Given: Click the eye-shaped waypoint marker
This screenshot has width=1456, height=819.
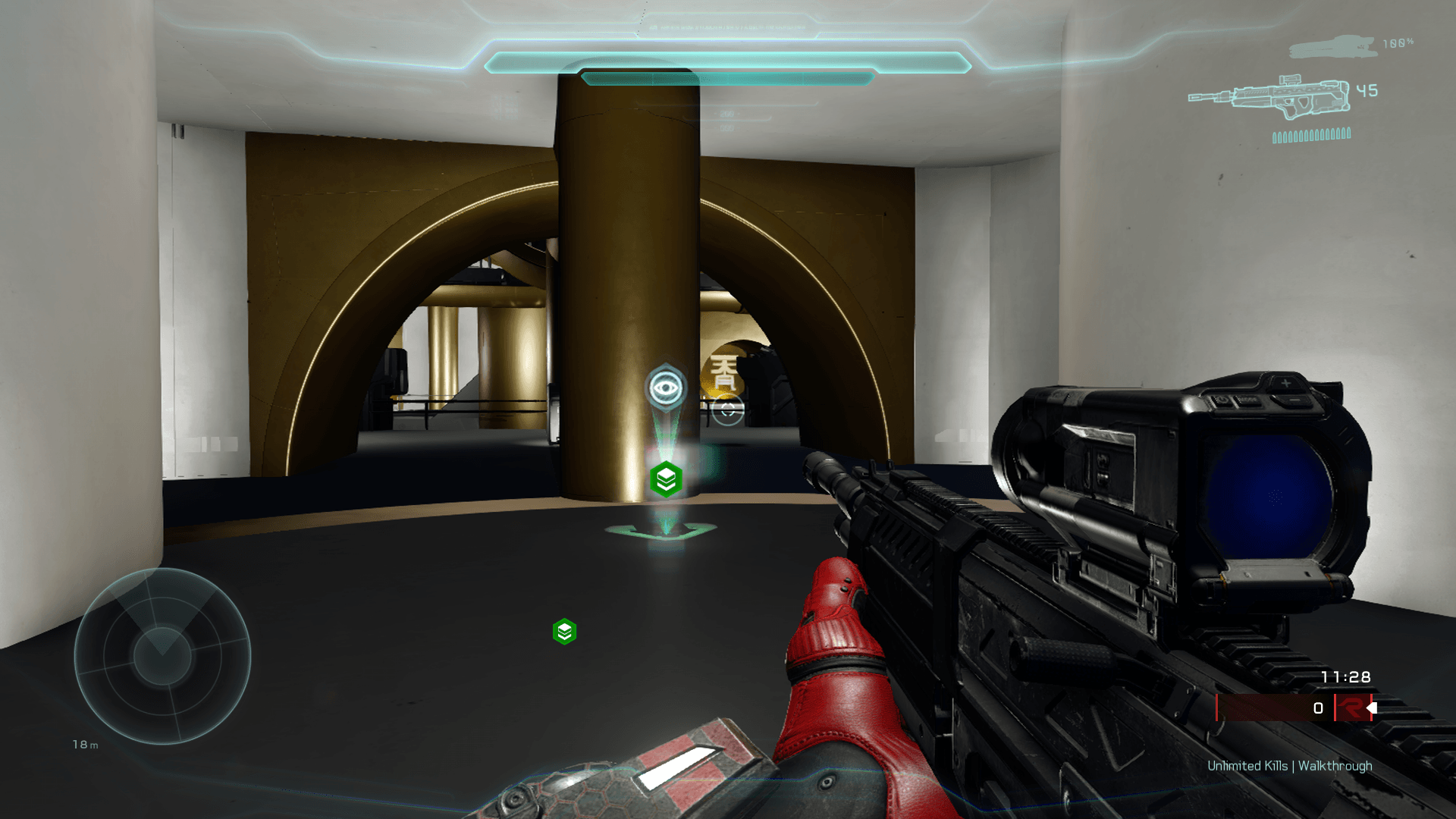Looking at the screenshot, I should [x=666, y=388].
